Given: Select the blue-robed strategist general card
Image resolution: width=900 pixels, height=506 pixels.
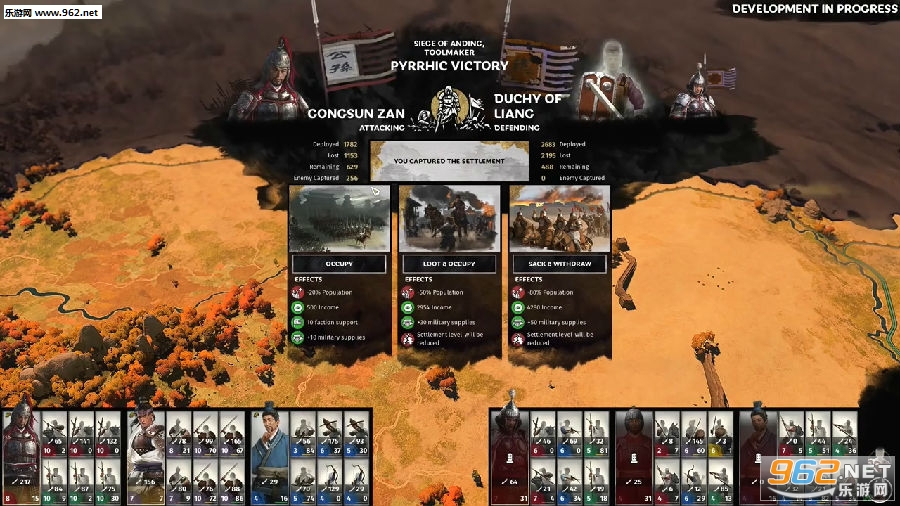Looking at the screenshot, I should coord(270,455).
